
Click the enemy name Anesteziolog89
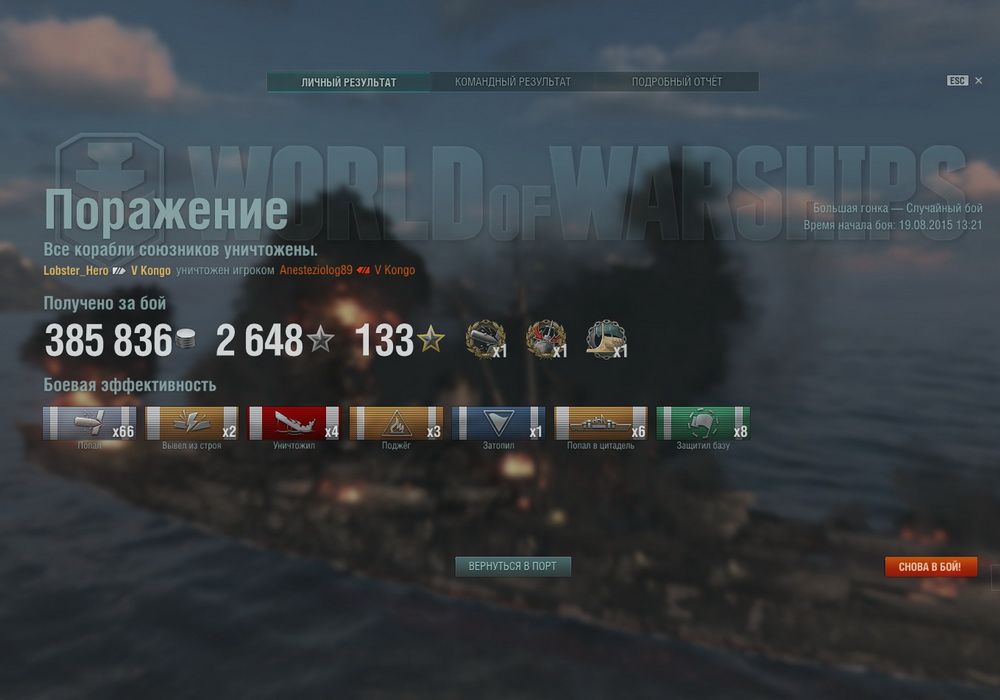[x=316, y=270]
